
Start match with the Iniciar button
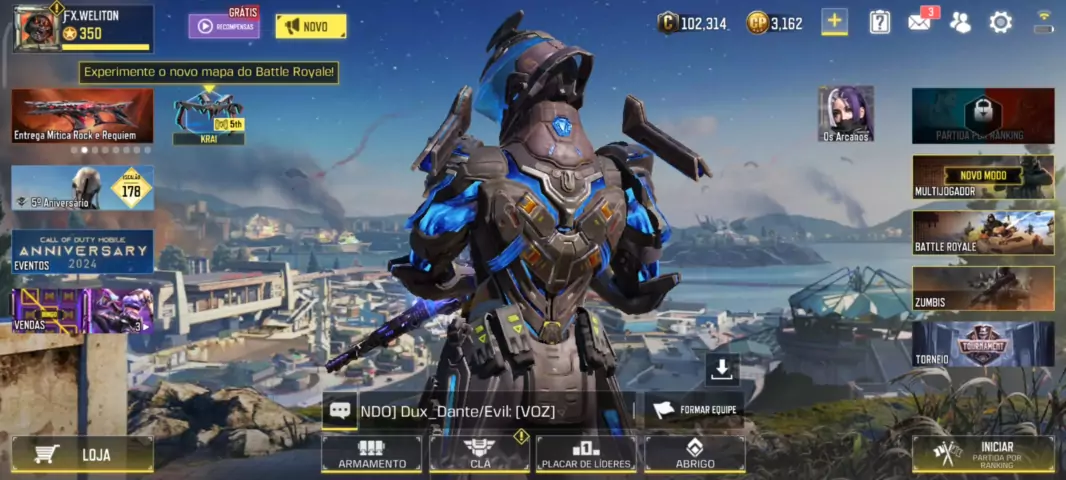click(983, 453)
